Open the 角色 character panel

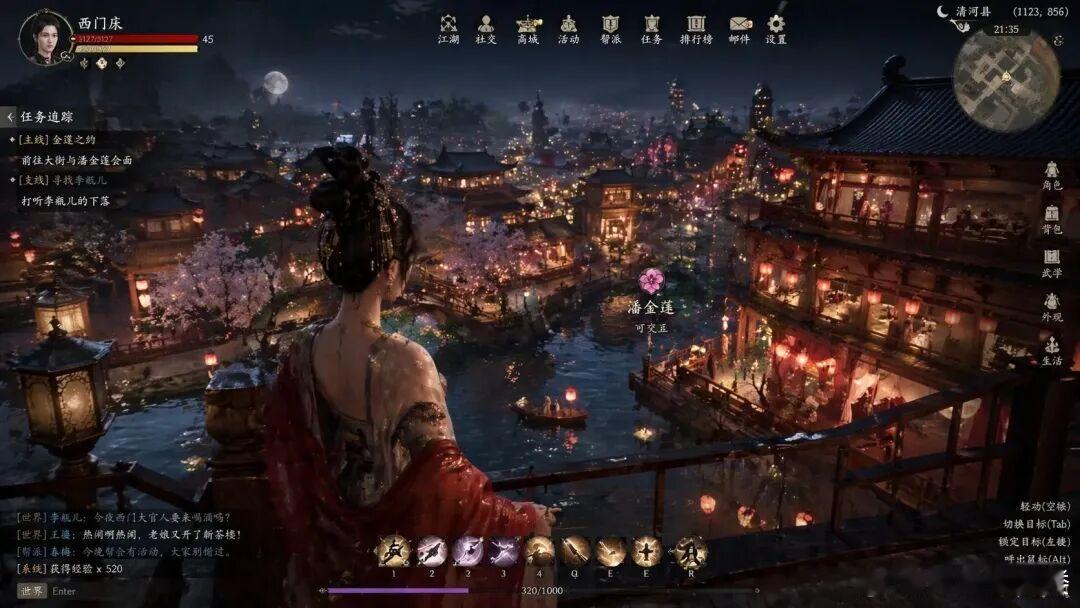point(1052,176)
